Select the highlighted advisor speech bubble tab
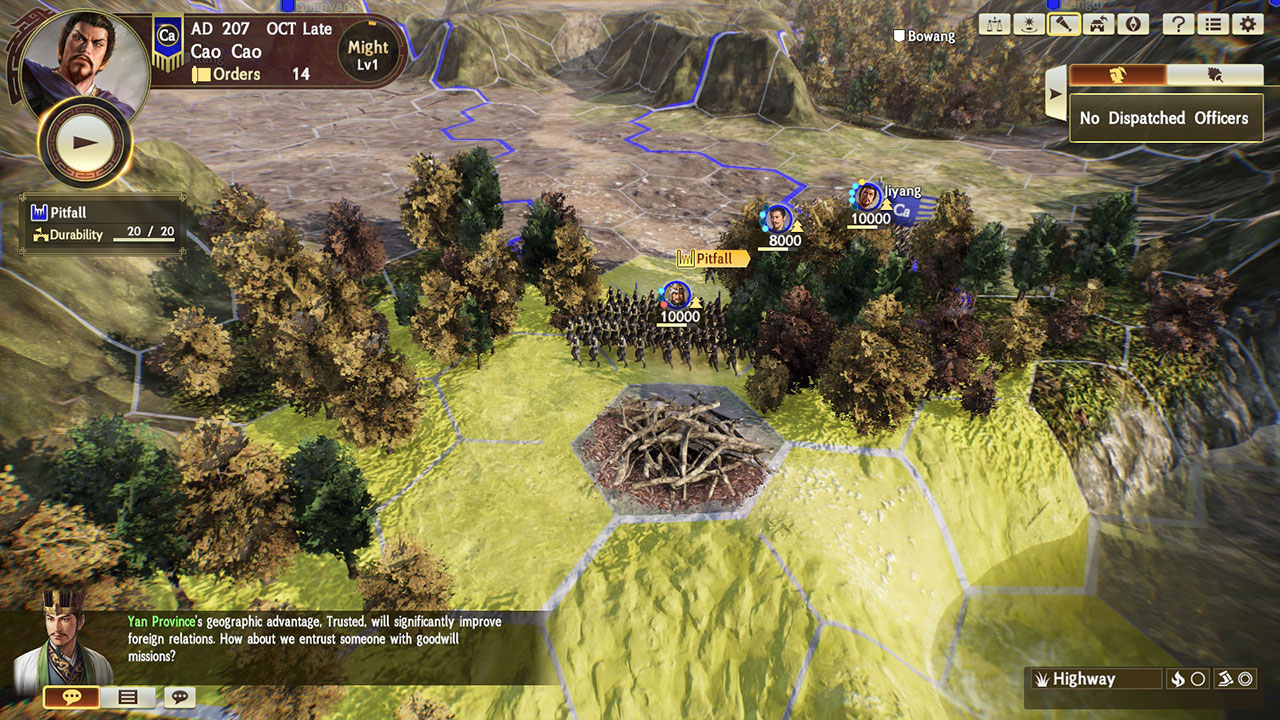1280x720 pixels. [71, 697]
